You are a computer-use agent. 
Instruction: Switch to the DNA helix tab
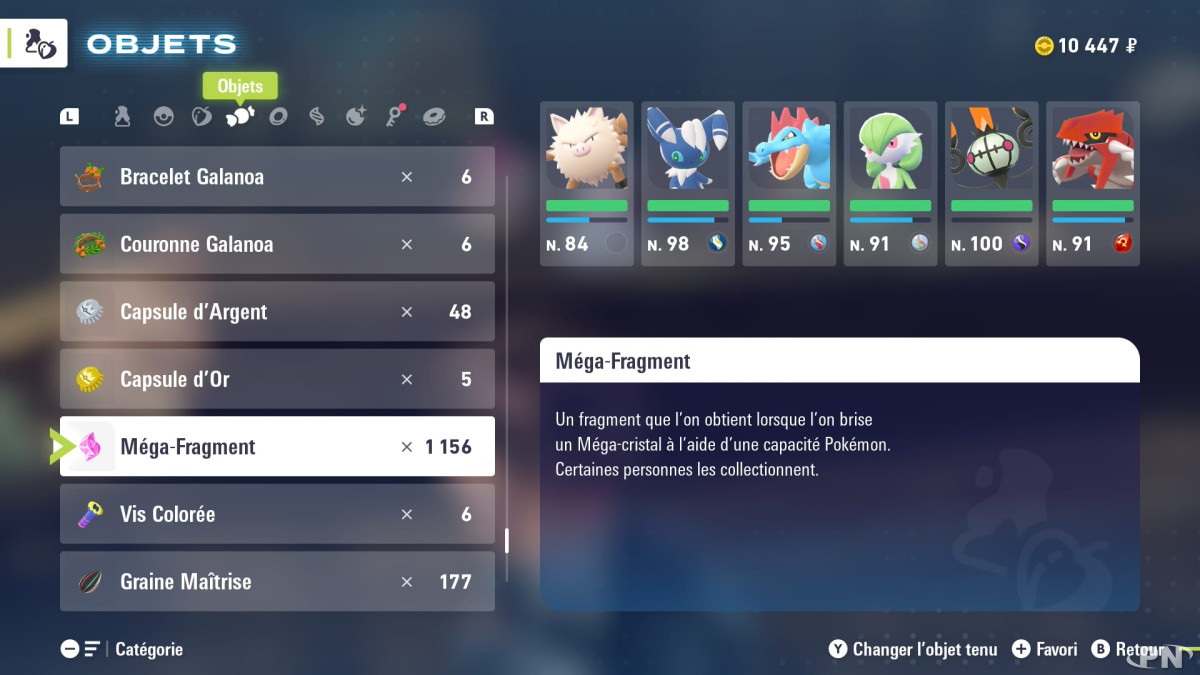coord(317,117)
